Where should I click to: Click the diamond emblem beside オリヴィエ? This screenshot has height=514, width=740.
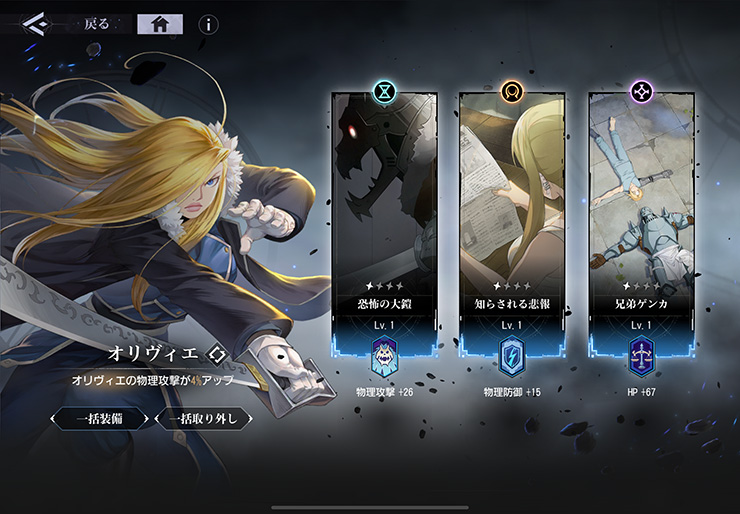pyautogui.click(x=218, y=355)
